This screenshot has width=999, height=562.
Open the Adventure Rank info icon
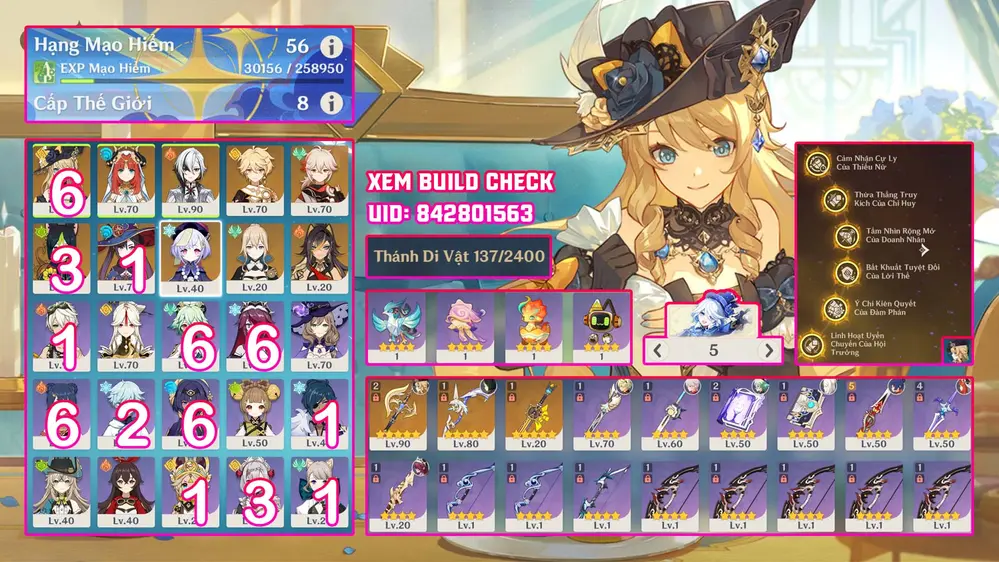pyautogui.click(x=331, y=47)
